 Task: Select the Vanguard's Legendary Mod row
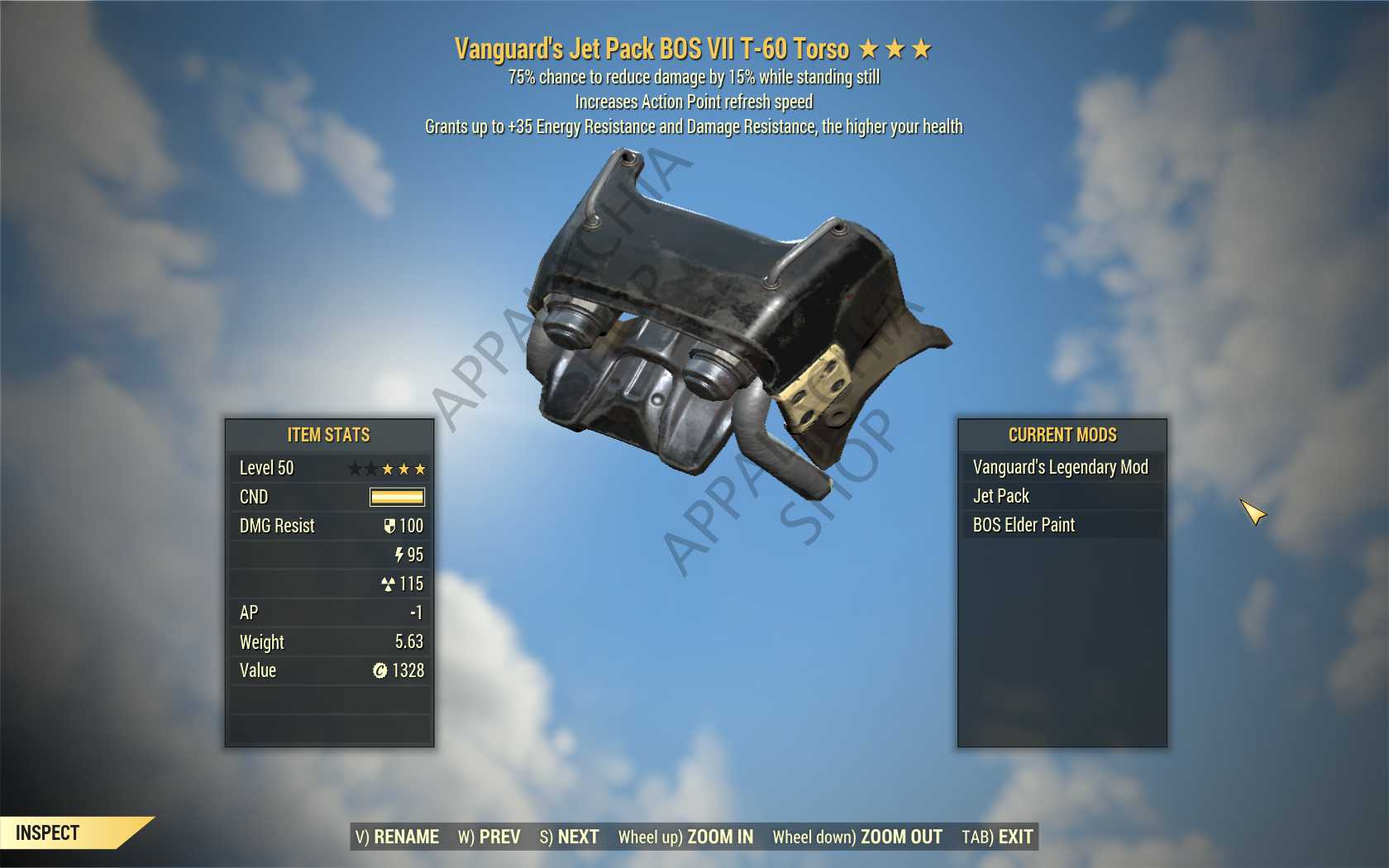[x=1061, y=467]
